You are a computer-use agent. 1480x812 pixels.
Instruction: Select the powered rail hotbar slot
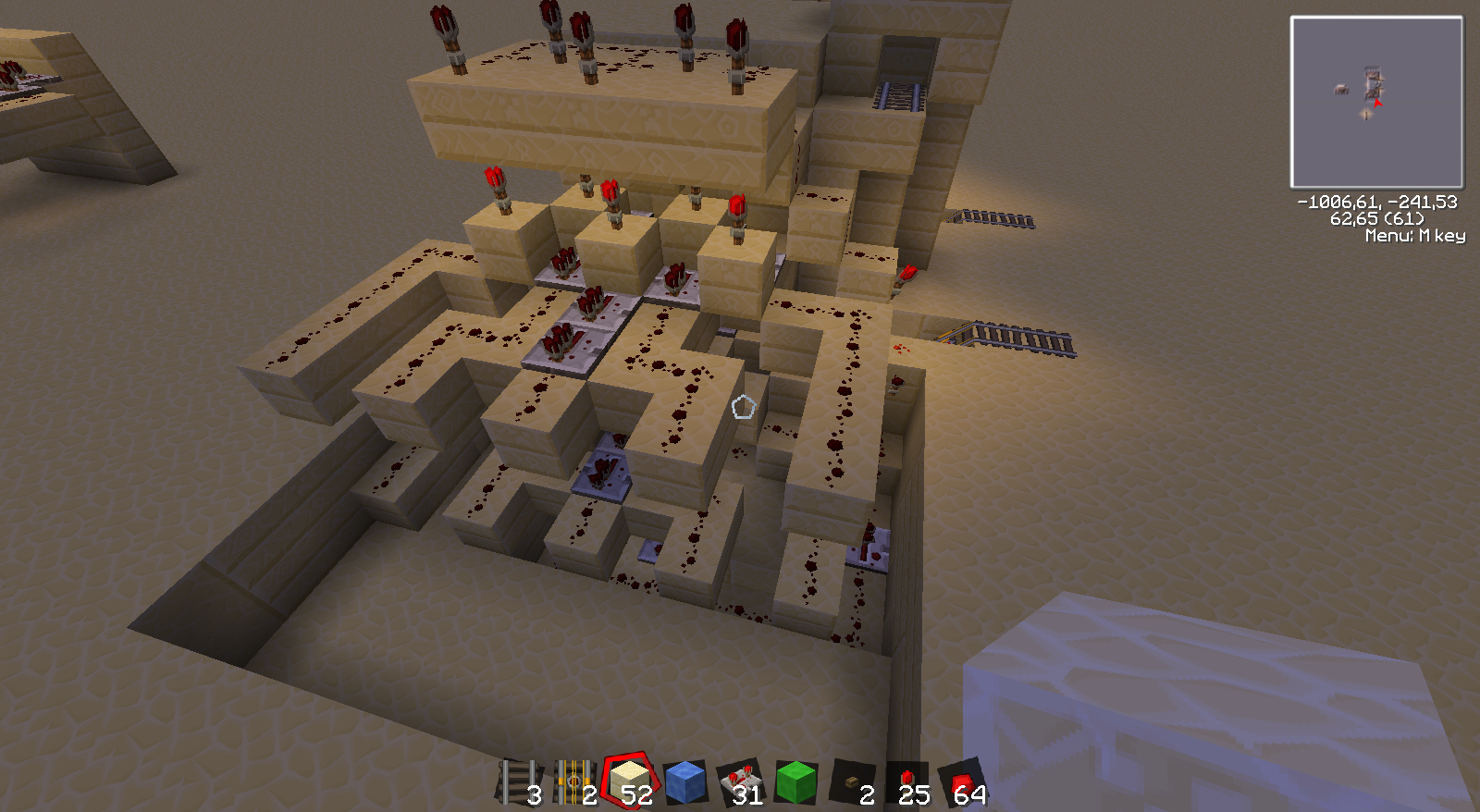pos(574,782)
